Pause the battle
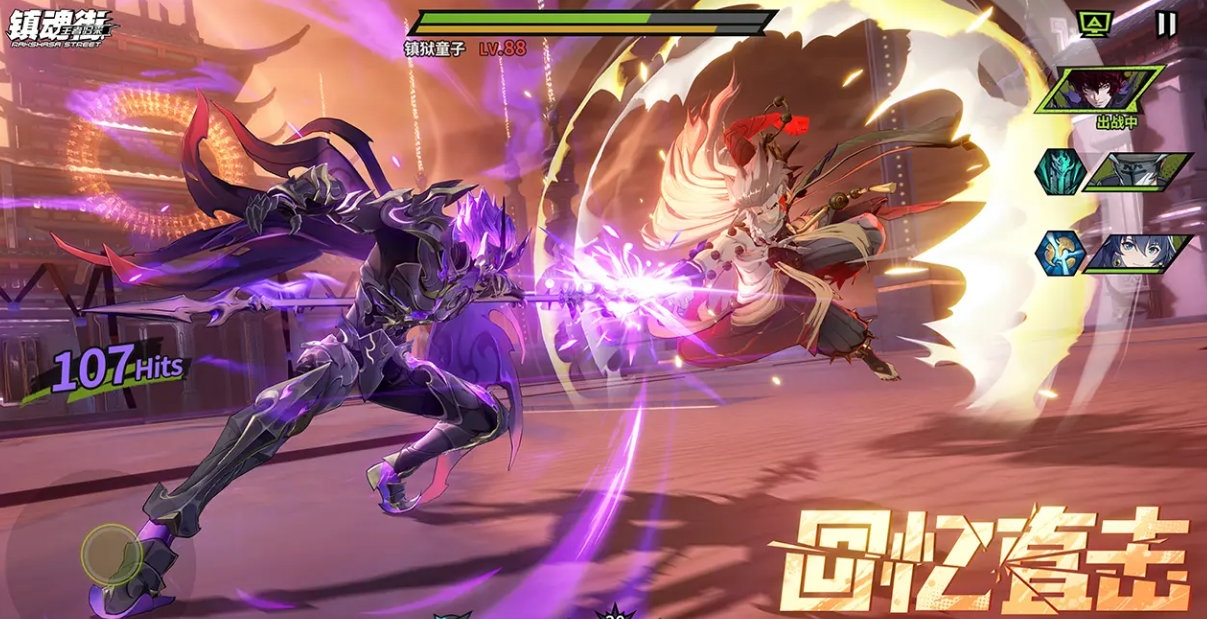The image size is (1207, 619). 1166,24
